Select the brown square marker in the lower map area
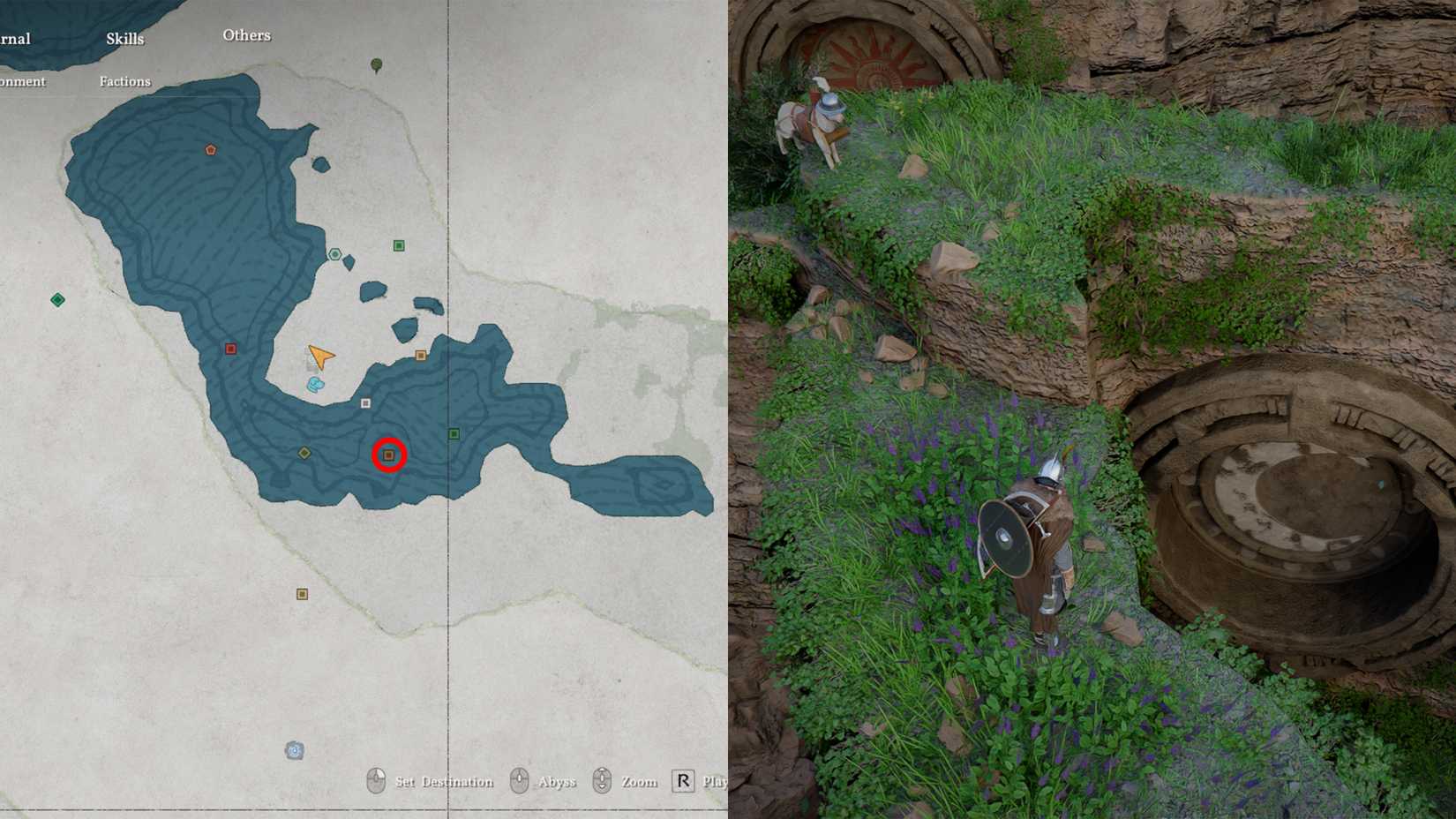 [302, 593]
